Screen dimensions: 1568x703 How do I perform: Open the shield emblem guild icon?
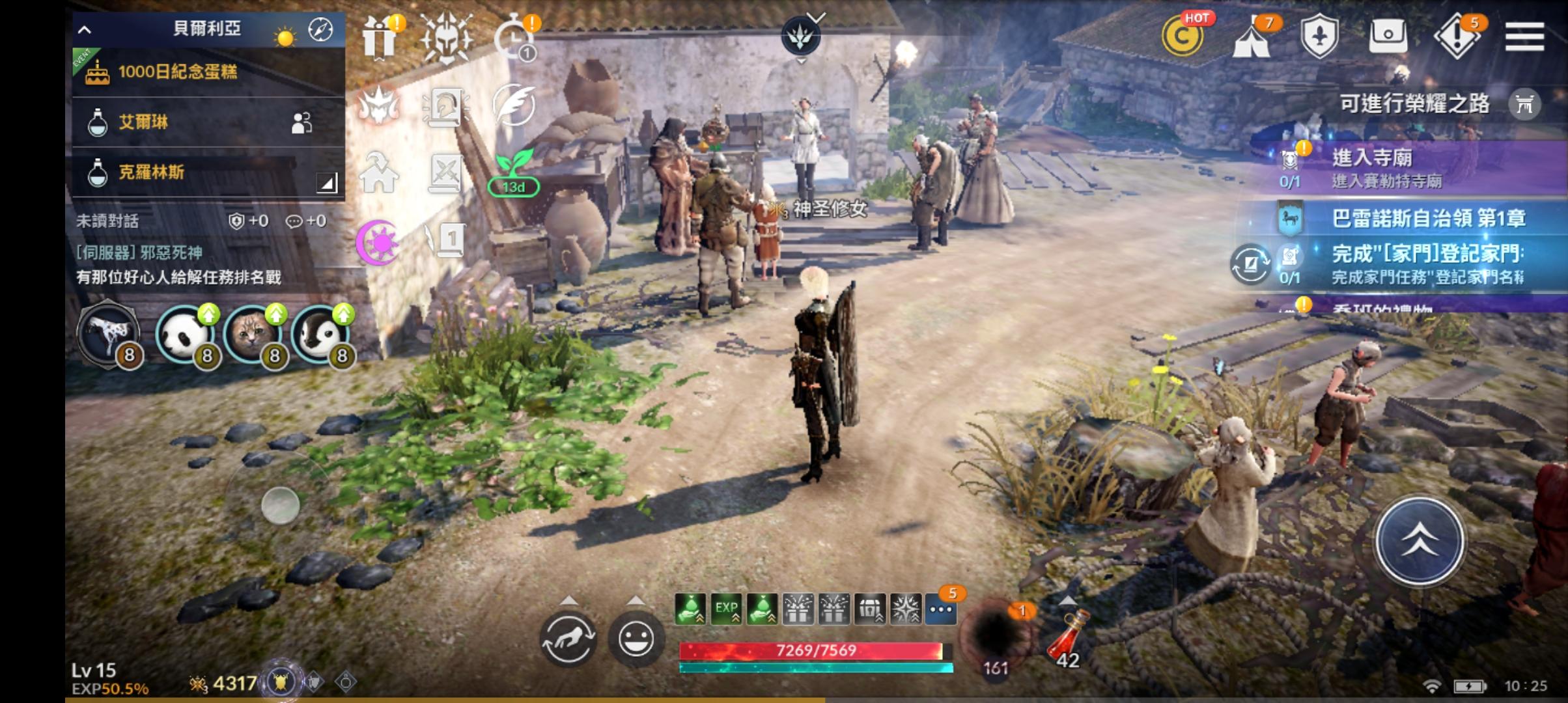coord(1319,36)
